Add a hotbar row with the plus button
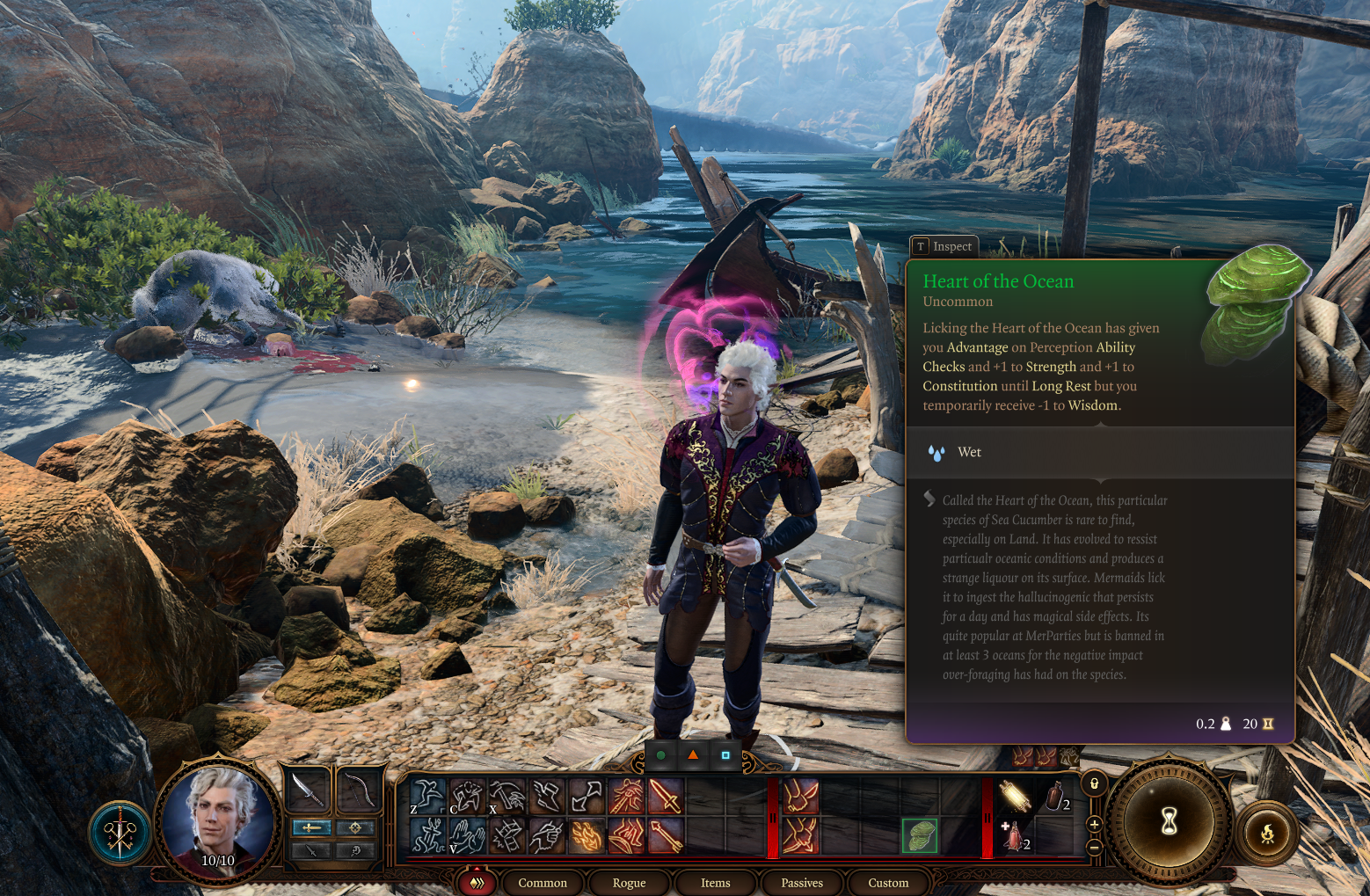 1094,824
